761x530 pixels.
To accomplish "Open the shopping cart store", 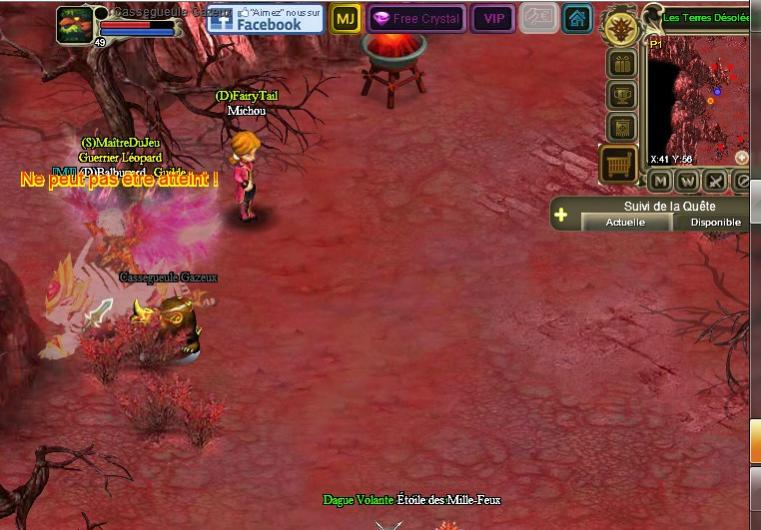I will coord(619,164).
